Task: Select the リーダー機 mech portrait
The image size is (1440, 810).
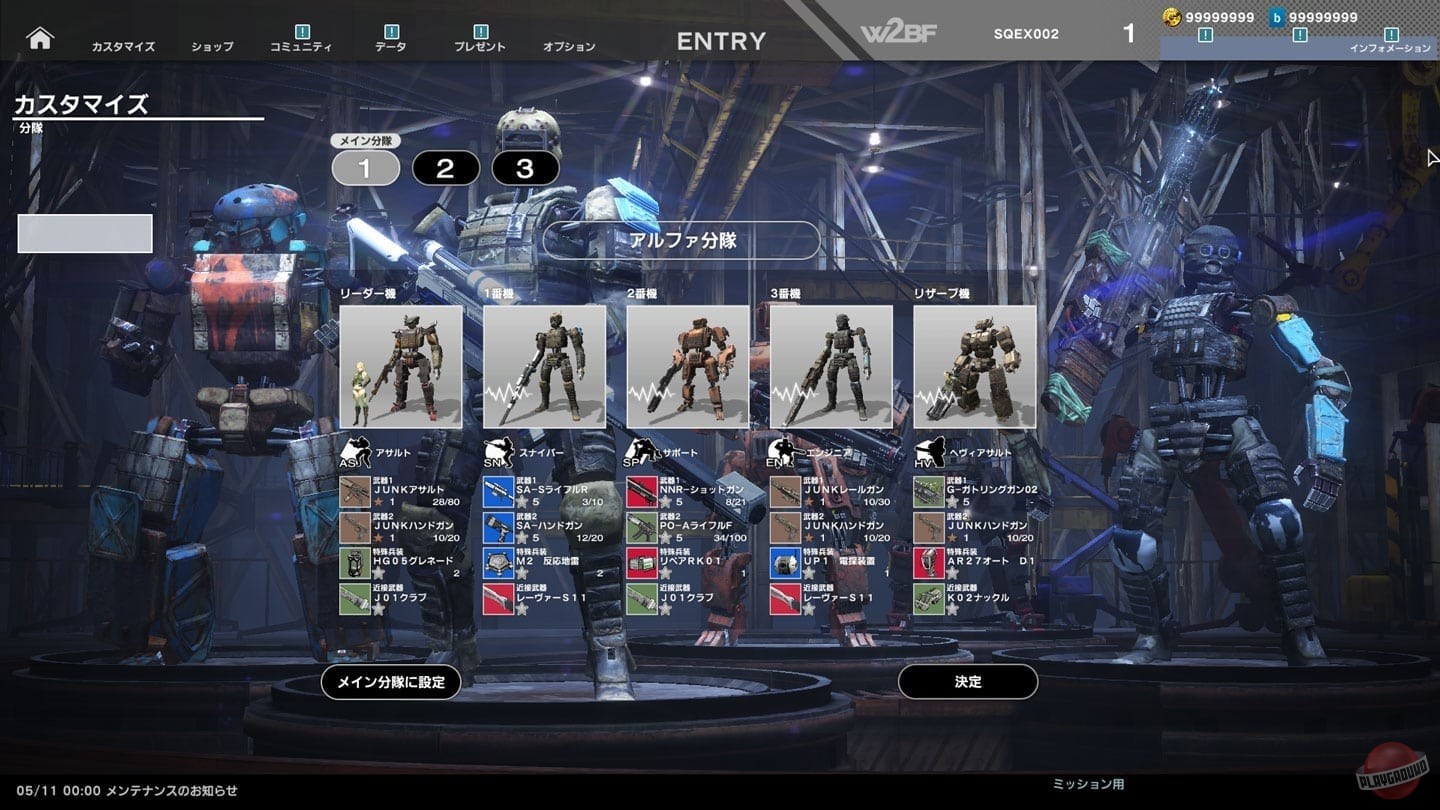Action: (x=401, y=367)
